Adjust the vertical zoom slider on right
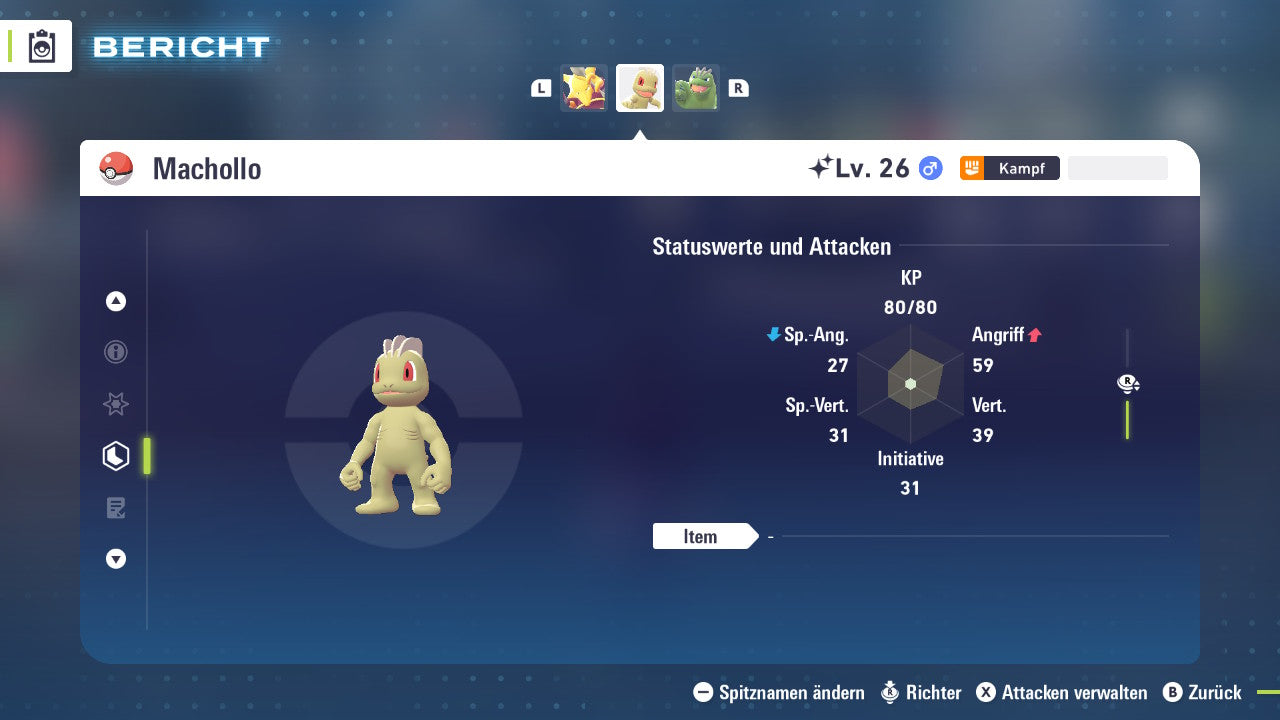Viewport: 1280px width, 720px height. pyautogui.click(x=1128, y=418)
